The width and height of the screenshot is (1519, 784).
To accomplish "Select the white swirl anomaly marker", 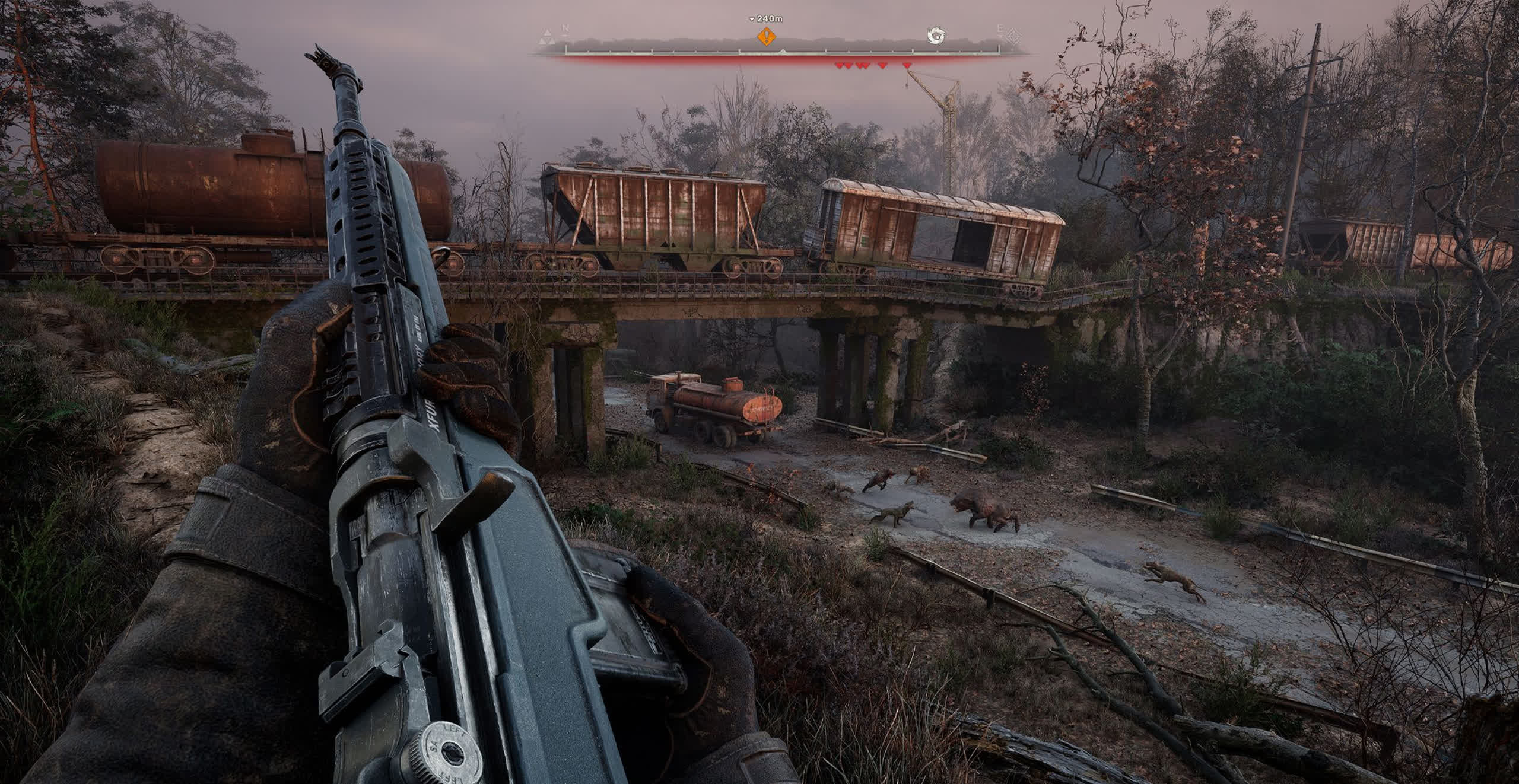I will [x=936, y=36].
